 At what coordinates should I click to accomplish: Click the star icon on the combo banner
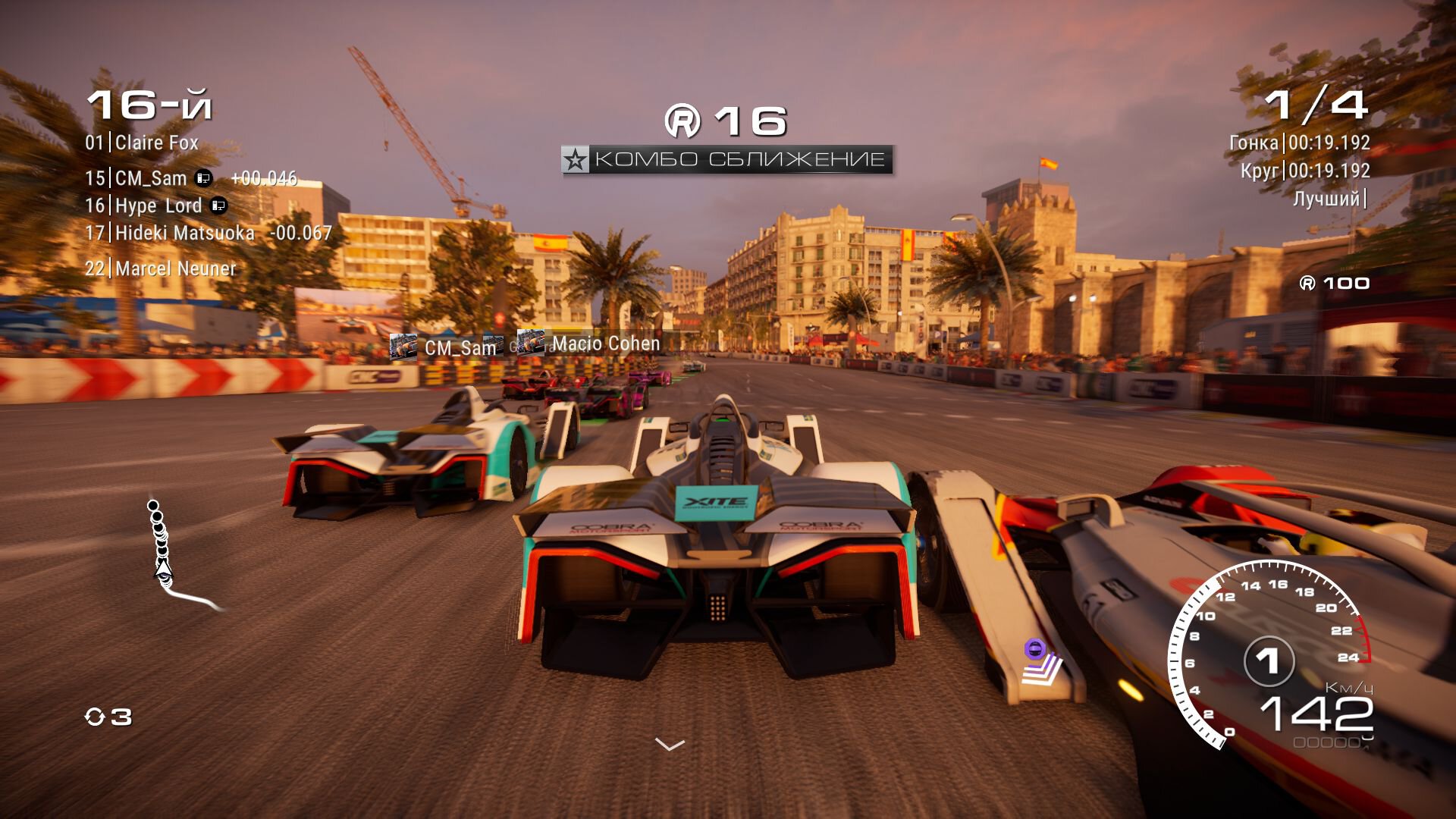click(x=576, y=160)
